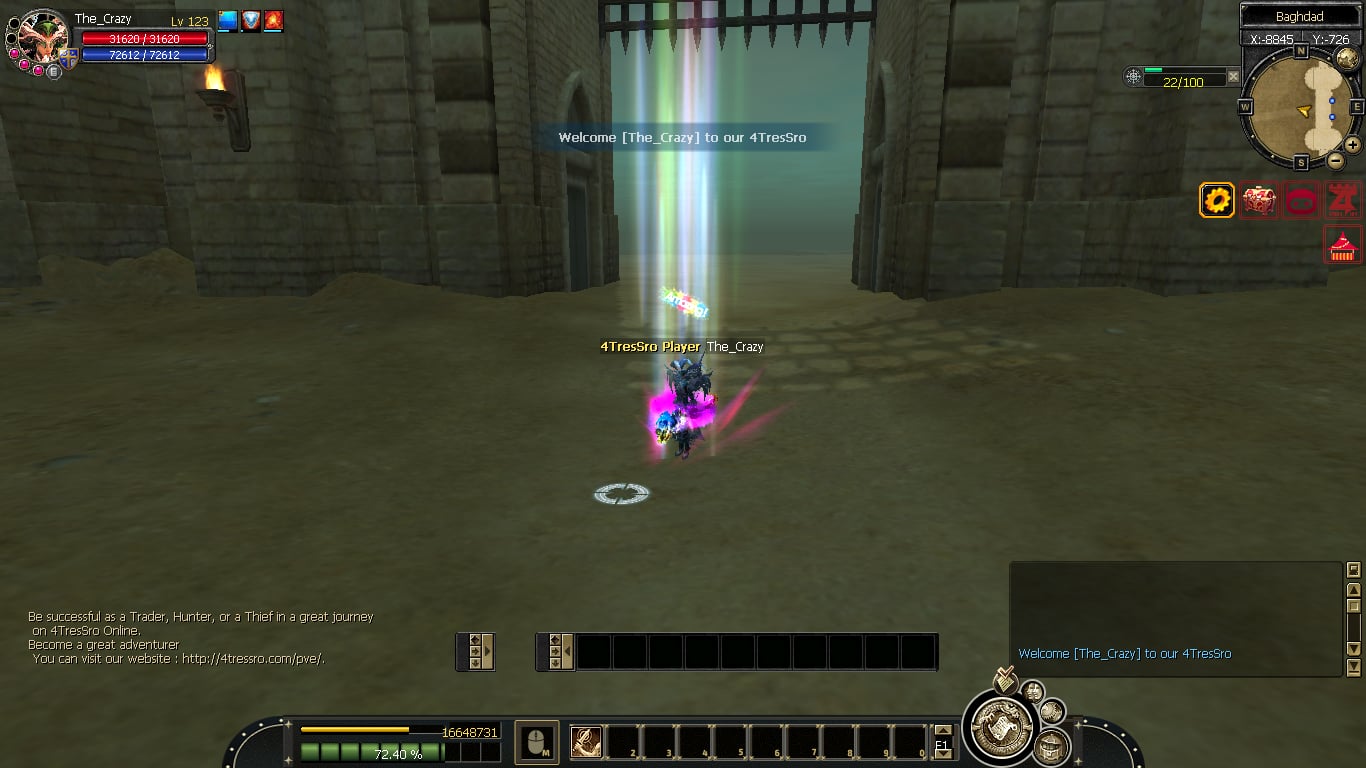Open the red treasure chest icon
1366x768 pixels.
(1259, 201)
